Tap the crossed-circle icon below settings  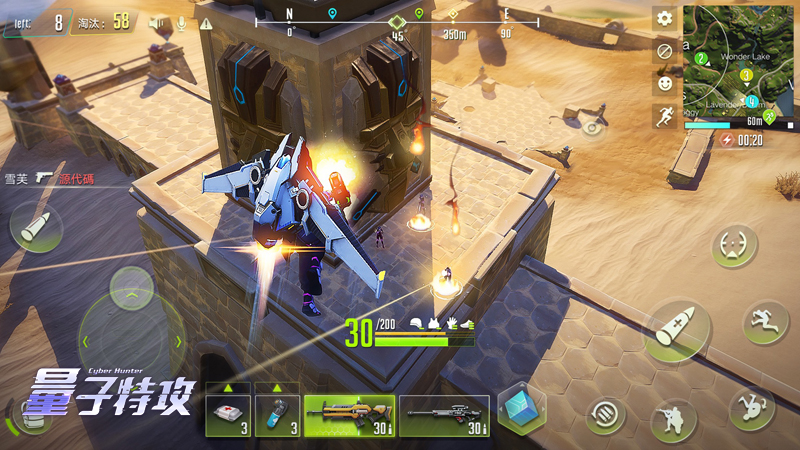pos(664,50)
